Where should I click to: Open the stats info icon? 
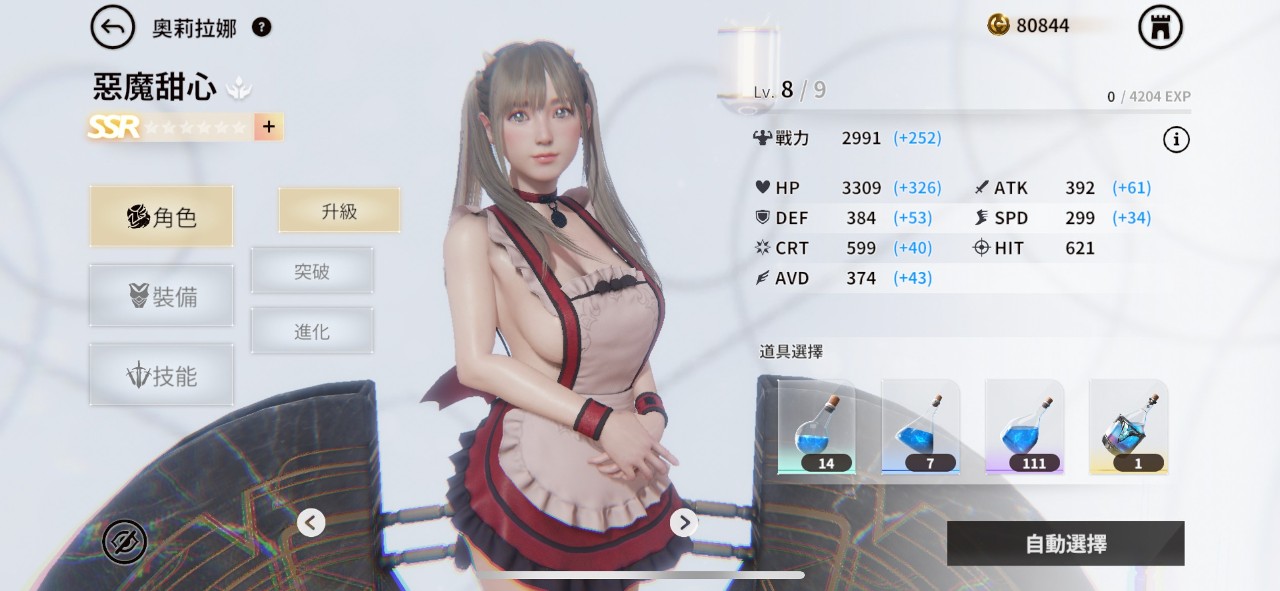coord(1176,140)
